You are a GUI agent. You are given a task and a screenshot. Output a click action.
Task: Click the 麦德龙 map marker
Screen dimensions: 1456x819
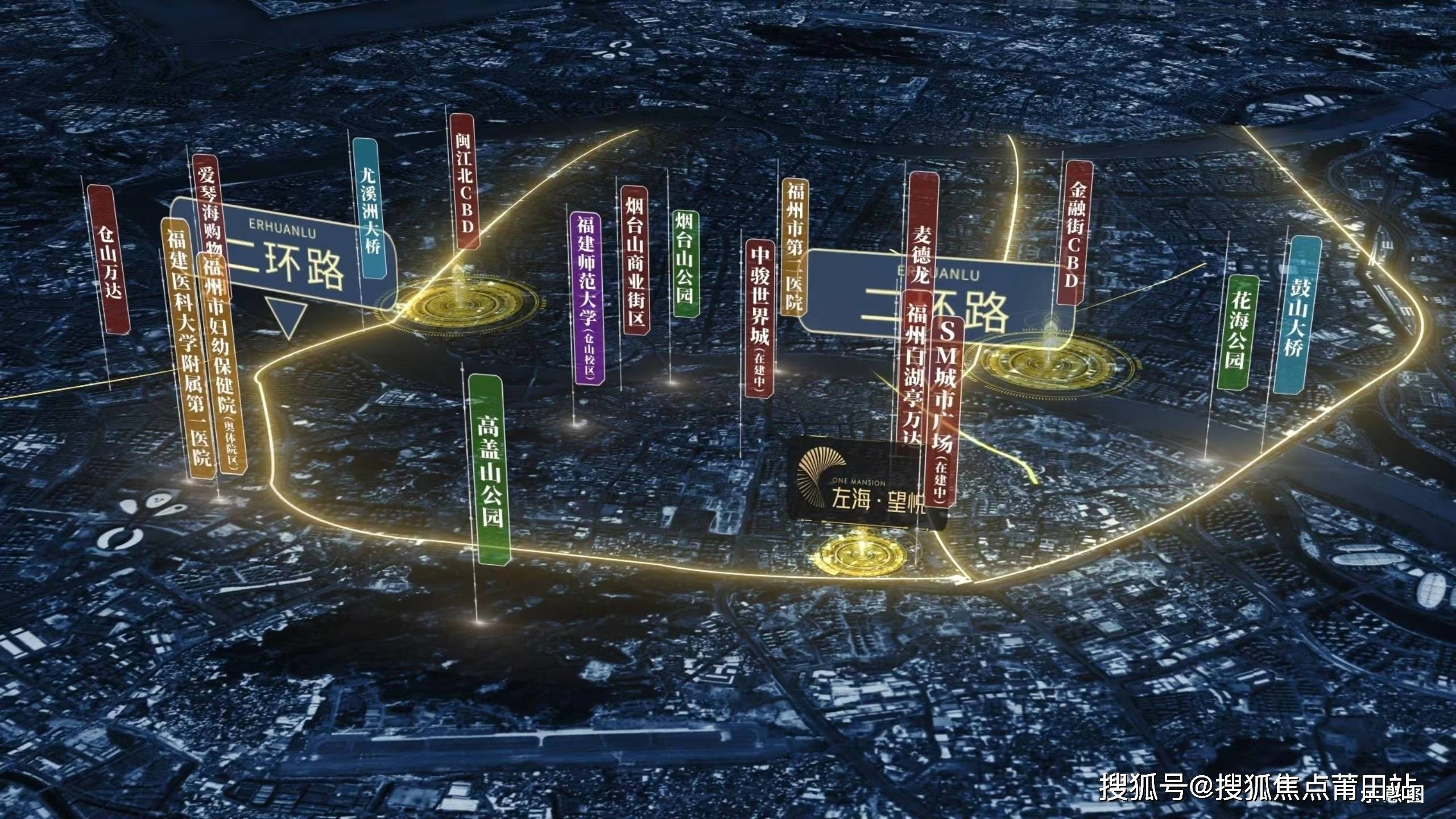921,227
